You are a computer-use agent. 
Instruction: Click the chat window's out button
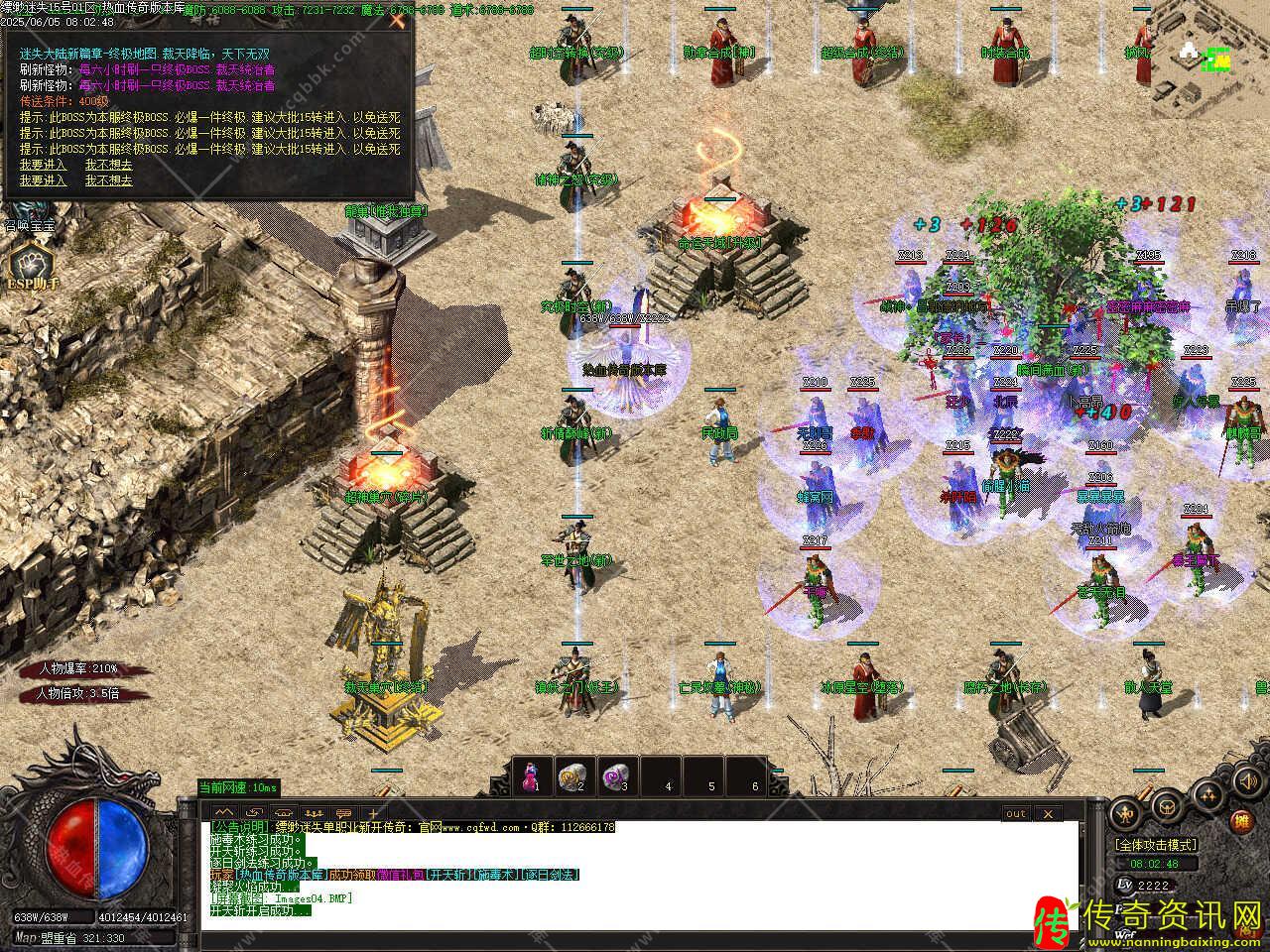pos(1016,814)
